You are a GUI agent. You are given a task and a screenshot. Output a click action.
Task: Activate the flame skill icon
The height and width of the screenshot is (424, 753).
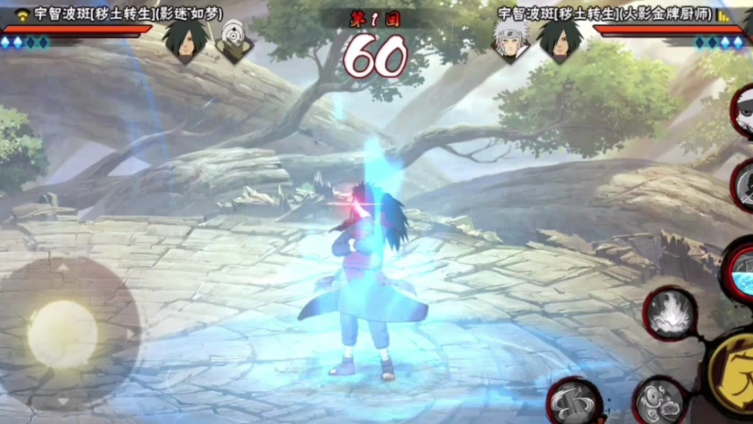tap(669, 313)
